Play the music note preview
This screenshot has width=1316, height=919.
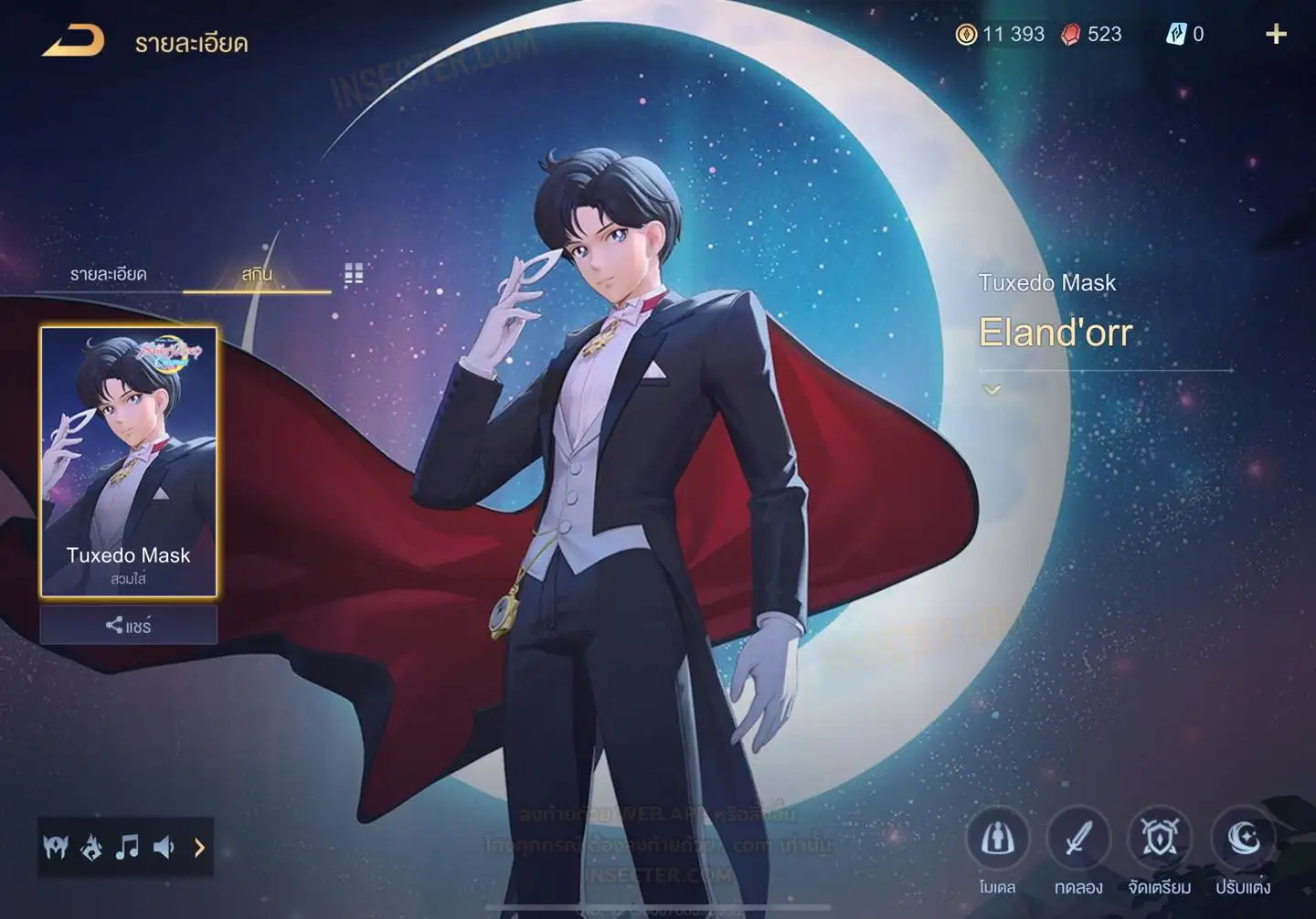[x=127, y=848]
